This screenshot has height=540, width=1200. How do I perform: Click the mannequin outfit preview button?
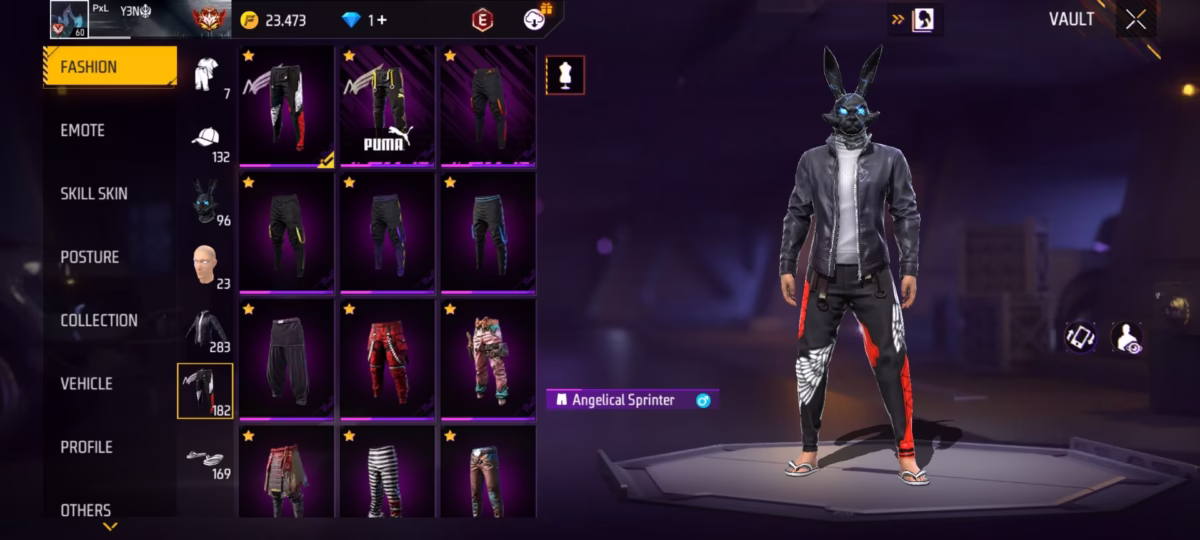pyautogui.click(x=565, y=75)
